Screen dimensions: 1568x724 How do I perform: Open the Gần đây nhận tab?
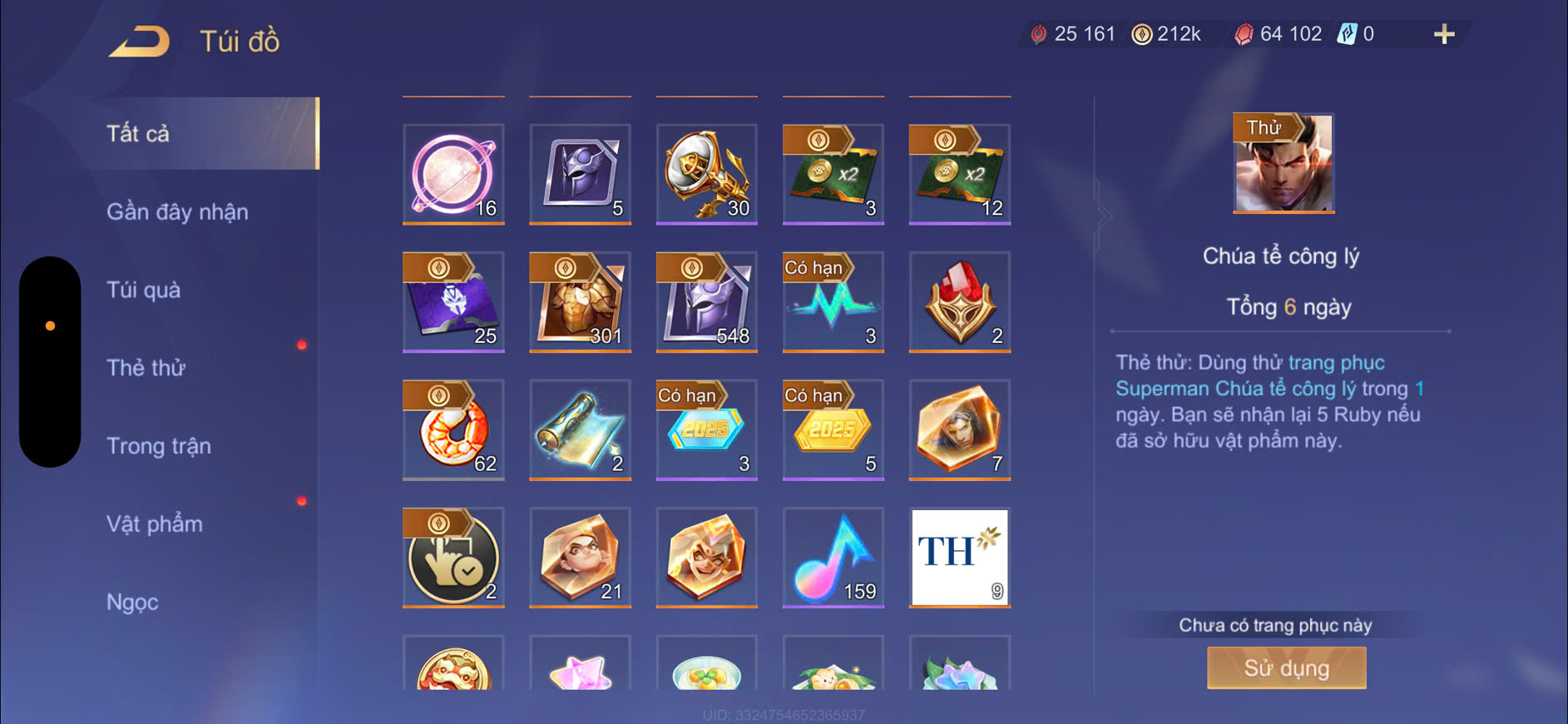pos(177,212)
